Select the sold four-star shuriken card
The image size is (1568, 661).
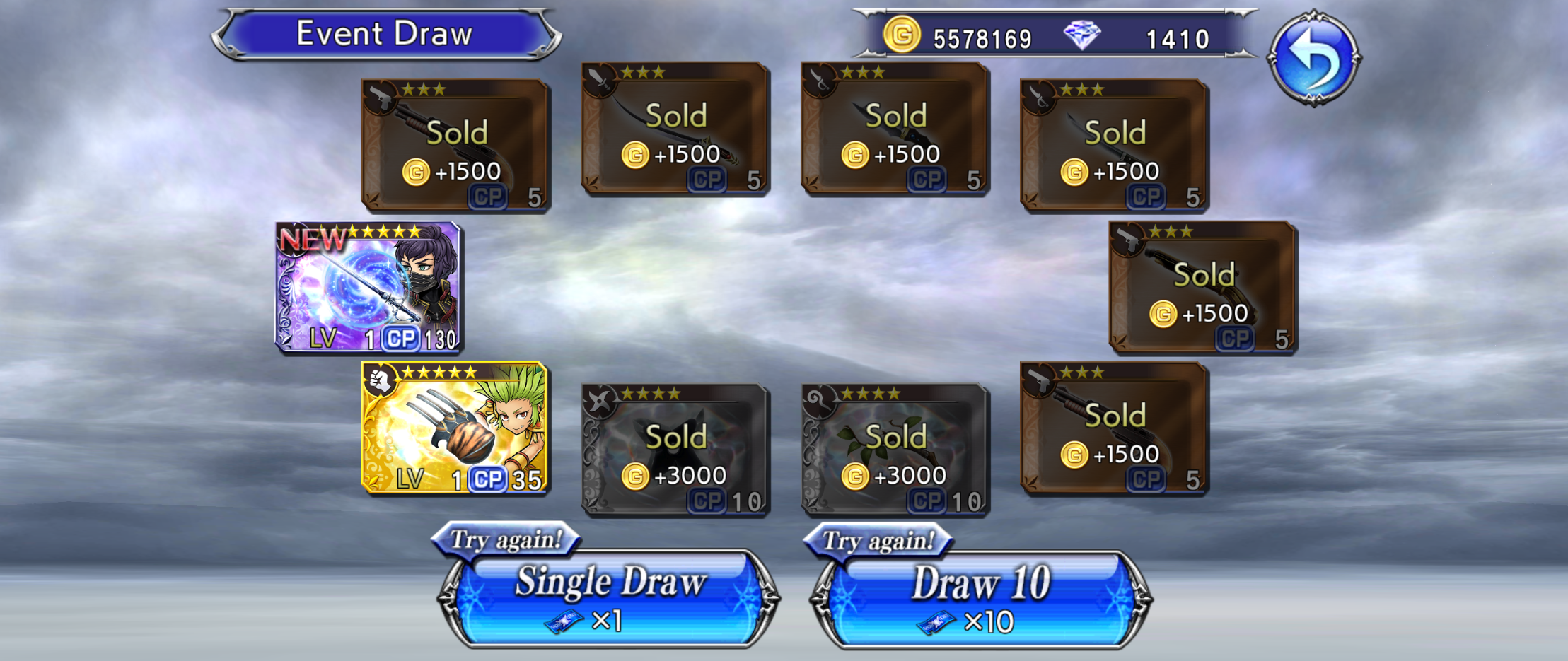coord(675,450)
